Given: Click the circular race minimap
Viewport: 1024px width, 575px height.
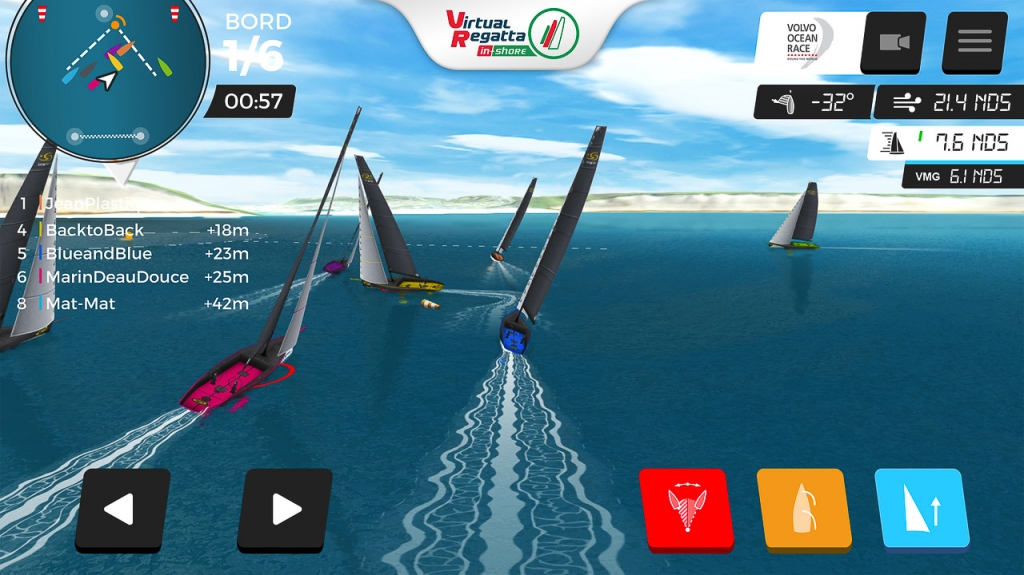Looking at the screenshot, I should pyautogui.click(x=107, y=76).
